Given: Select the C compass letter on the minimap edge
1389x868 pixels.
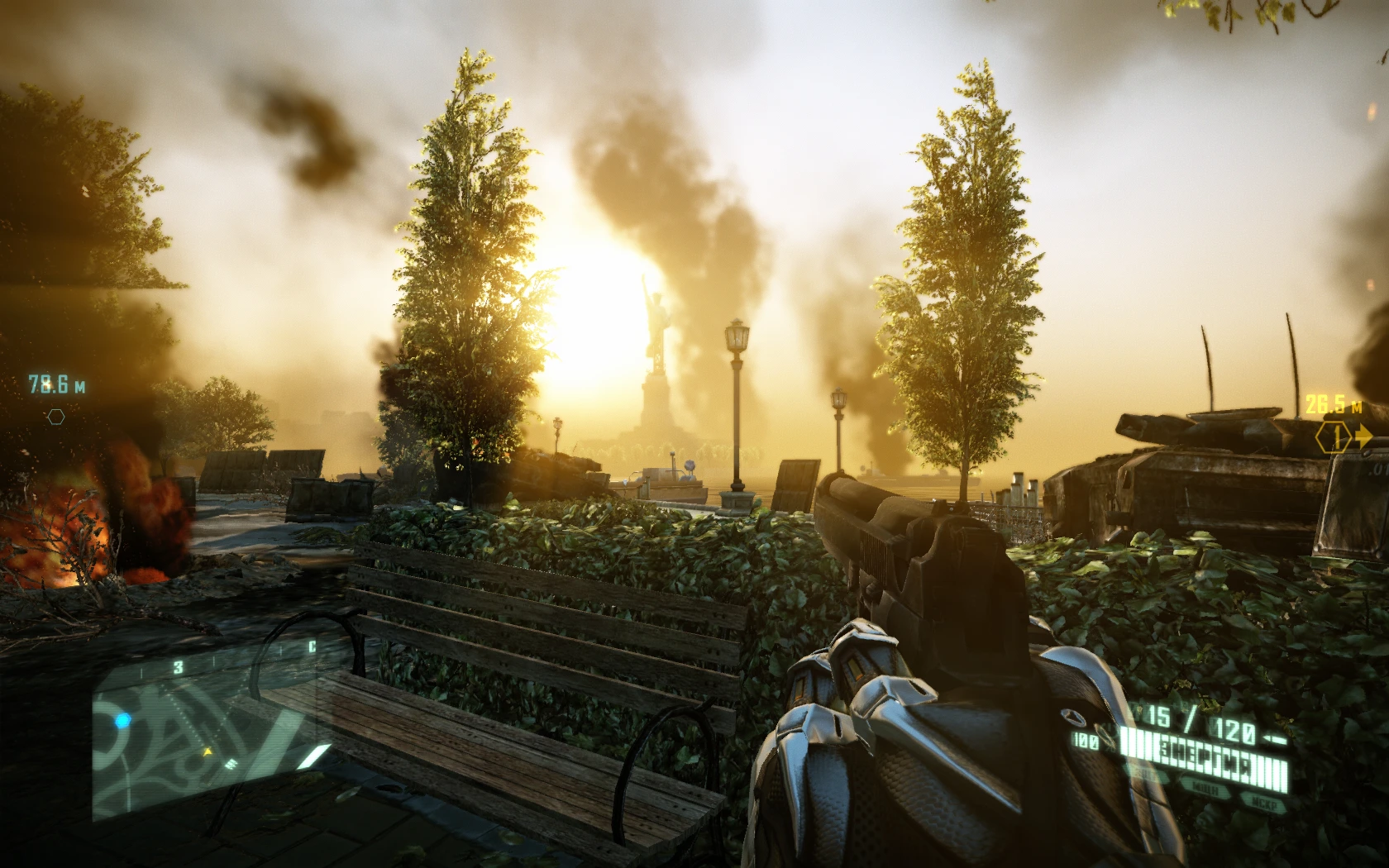Looking at the screenshot, I should tap(313, 644).
